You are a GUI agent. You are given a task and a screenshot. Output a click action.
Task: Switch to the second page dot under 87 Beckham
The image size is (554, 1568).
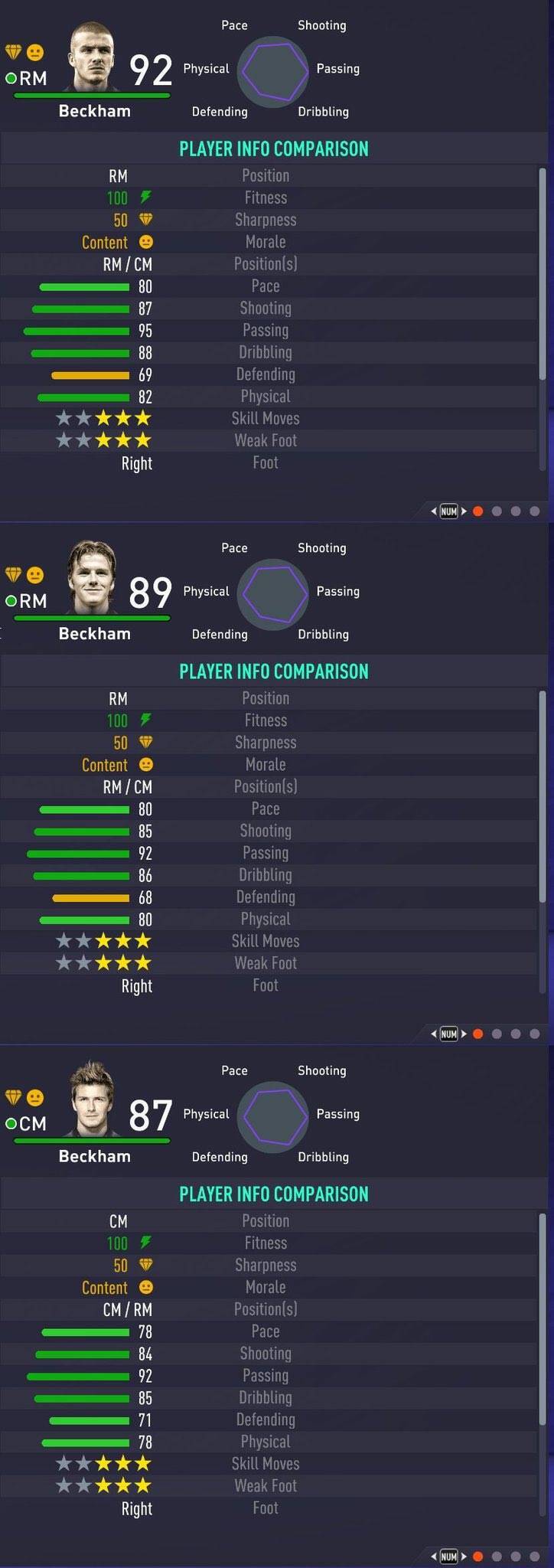point(497,1557)
